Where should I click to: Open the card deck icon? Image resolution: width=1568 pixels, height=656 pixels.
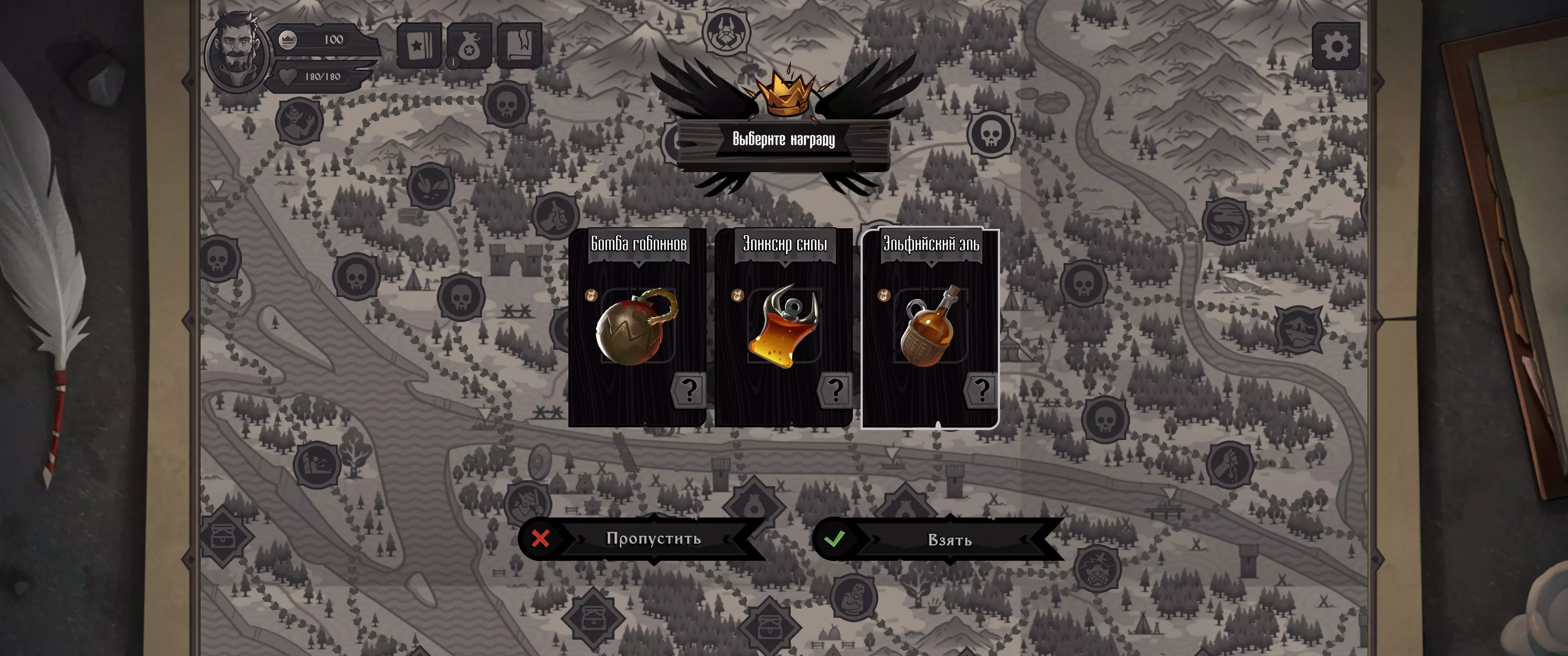419,46
